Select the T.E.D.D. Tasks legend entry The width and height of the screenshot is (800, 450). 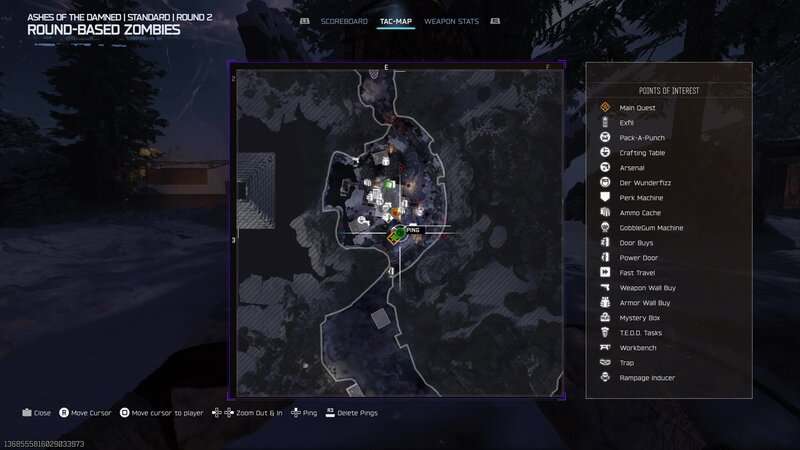pyautogui.click(x=641, y=333)
